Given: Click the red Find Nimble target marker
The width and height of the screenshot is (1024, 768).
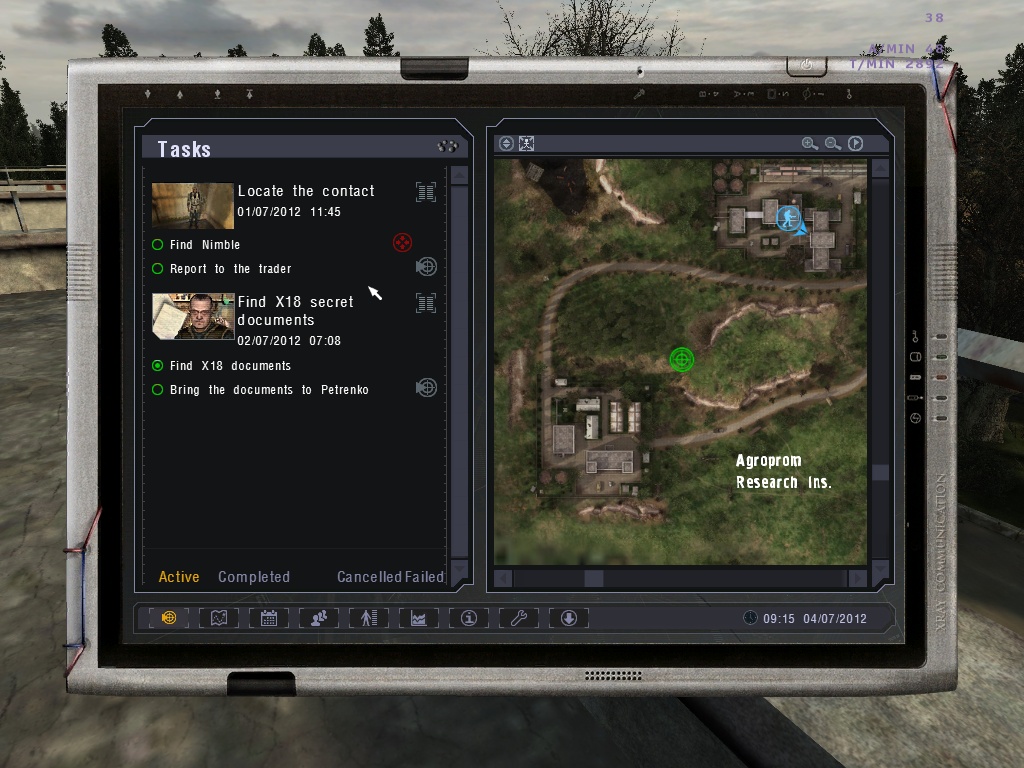Looking at the screenshot, I should coord(402,242).
